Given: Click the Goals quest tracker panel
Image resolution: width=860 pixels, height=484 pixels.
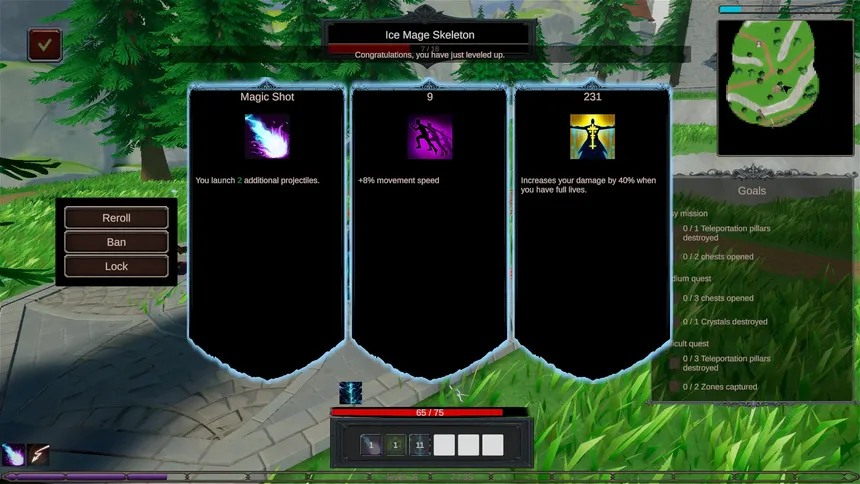Looking at the screenshot, I should (752, 290).
